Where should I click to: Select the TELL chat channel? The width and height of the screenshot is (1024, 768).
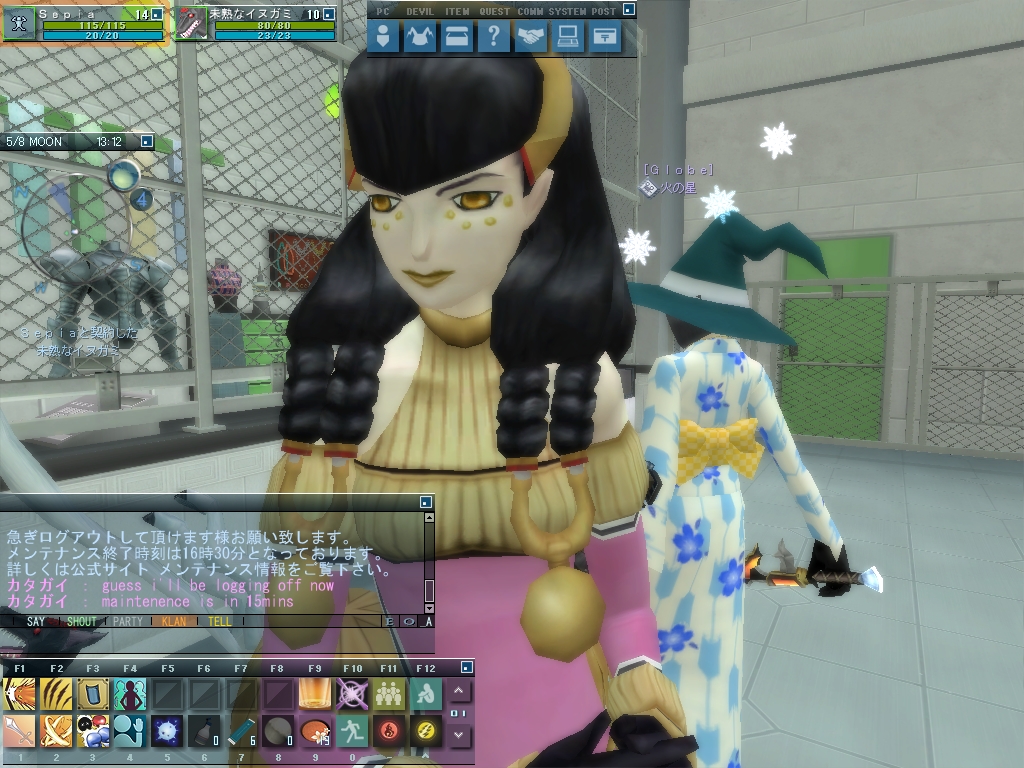tap(219, 621)
